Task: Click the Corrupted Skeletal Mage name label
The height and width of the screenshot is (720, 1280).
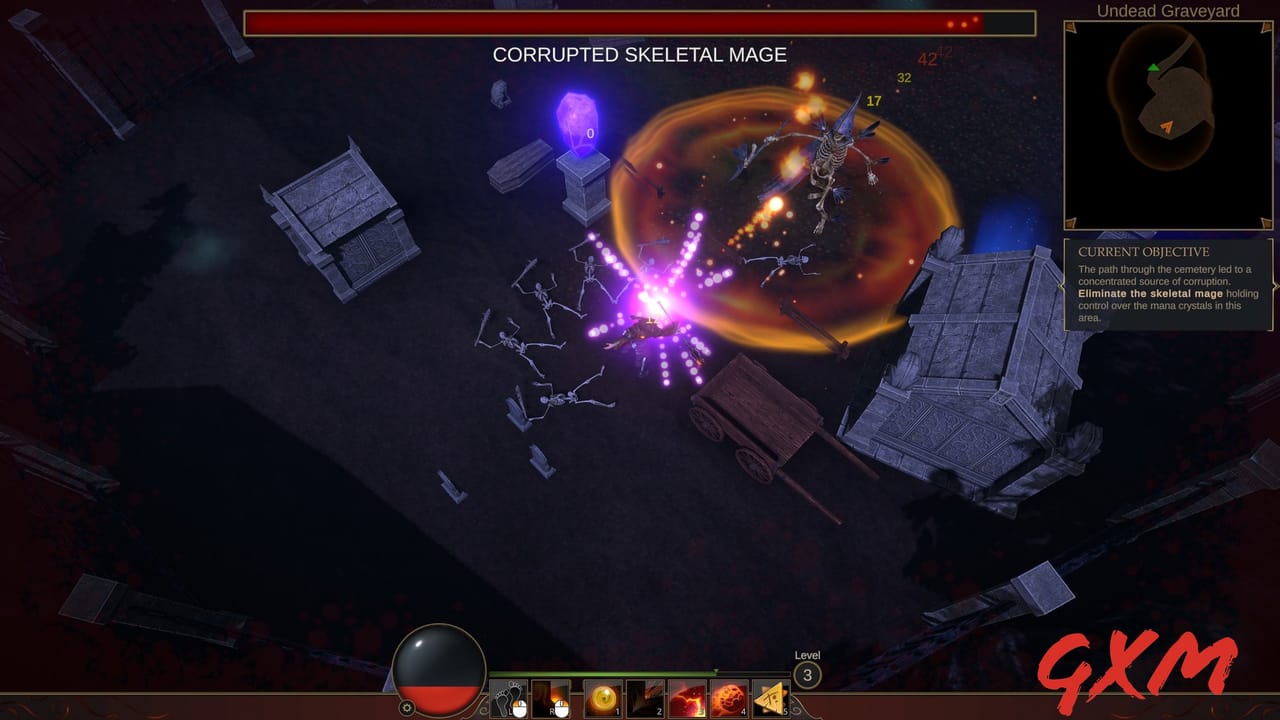Action: [x=638, y=56]
